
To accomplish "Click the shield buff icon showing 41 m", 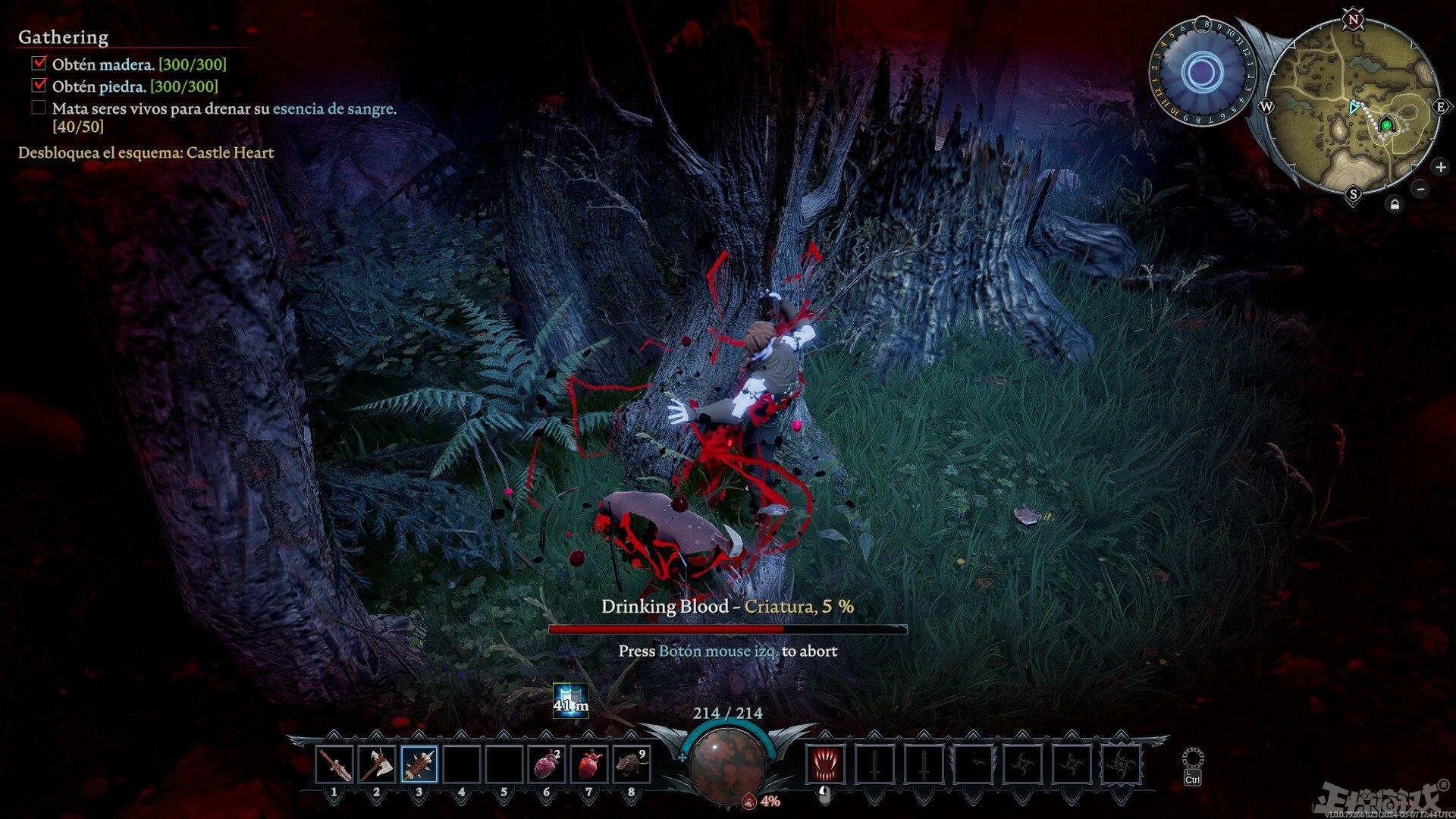I will [570, 701].
